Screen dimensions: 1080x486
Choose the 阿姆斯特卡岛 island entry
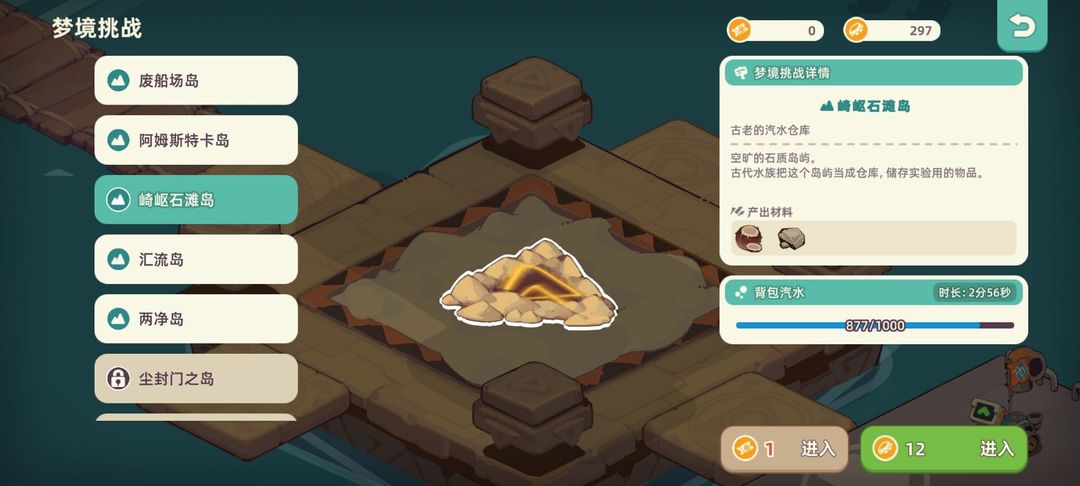click(x=196, y=140)
